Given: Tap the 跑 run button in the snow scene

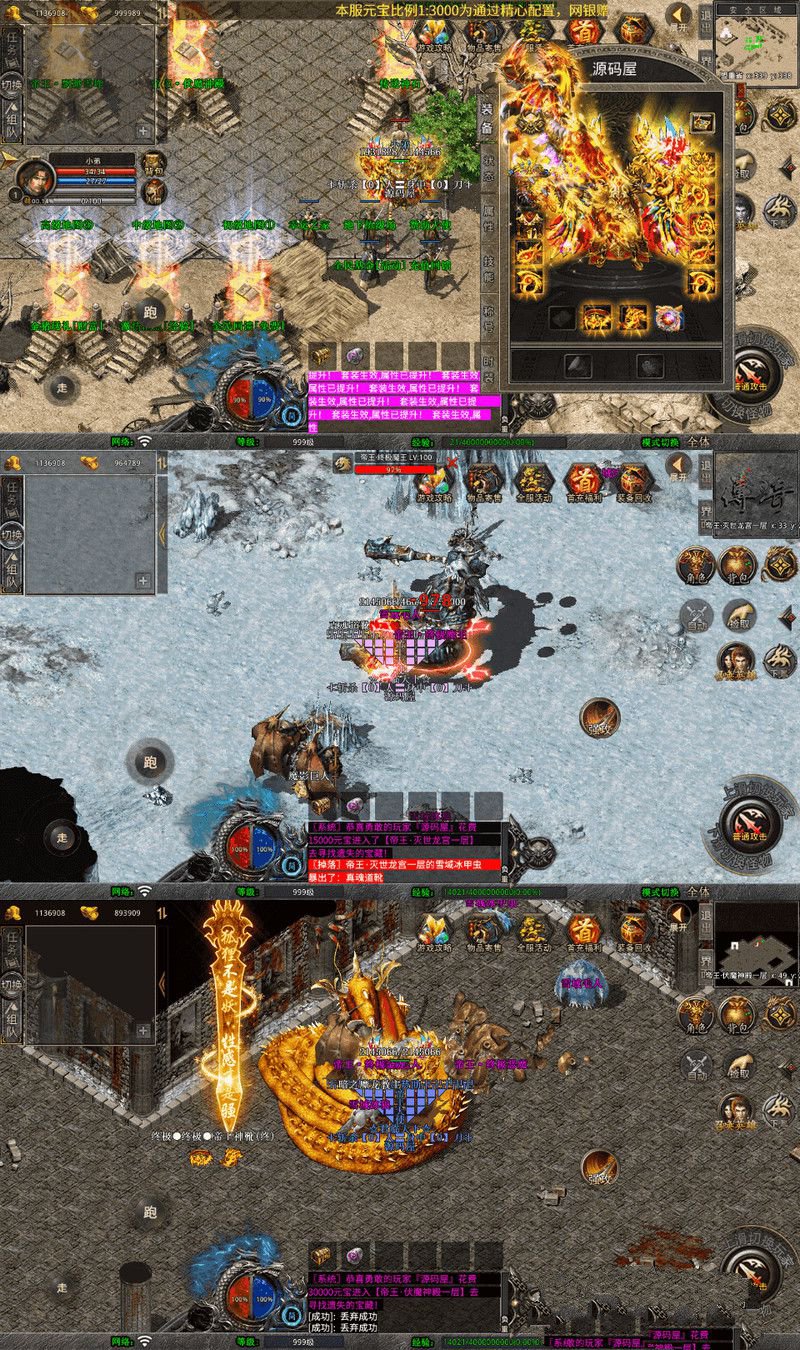Looking at the screenshot, I should [x=149, y=763].
